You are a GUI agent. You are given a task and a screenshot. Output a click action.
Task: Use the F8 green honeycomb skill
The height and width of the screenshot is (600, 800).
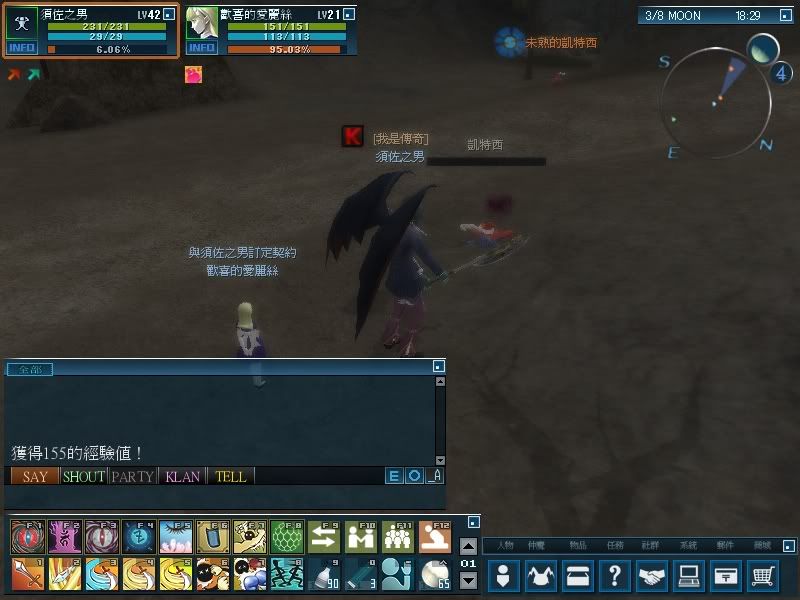[287, 538]
